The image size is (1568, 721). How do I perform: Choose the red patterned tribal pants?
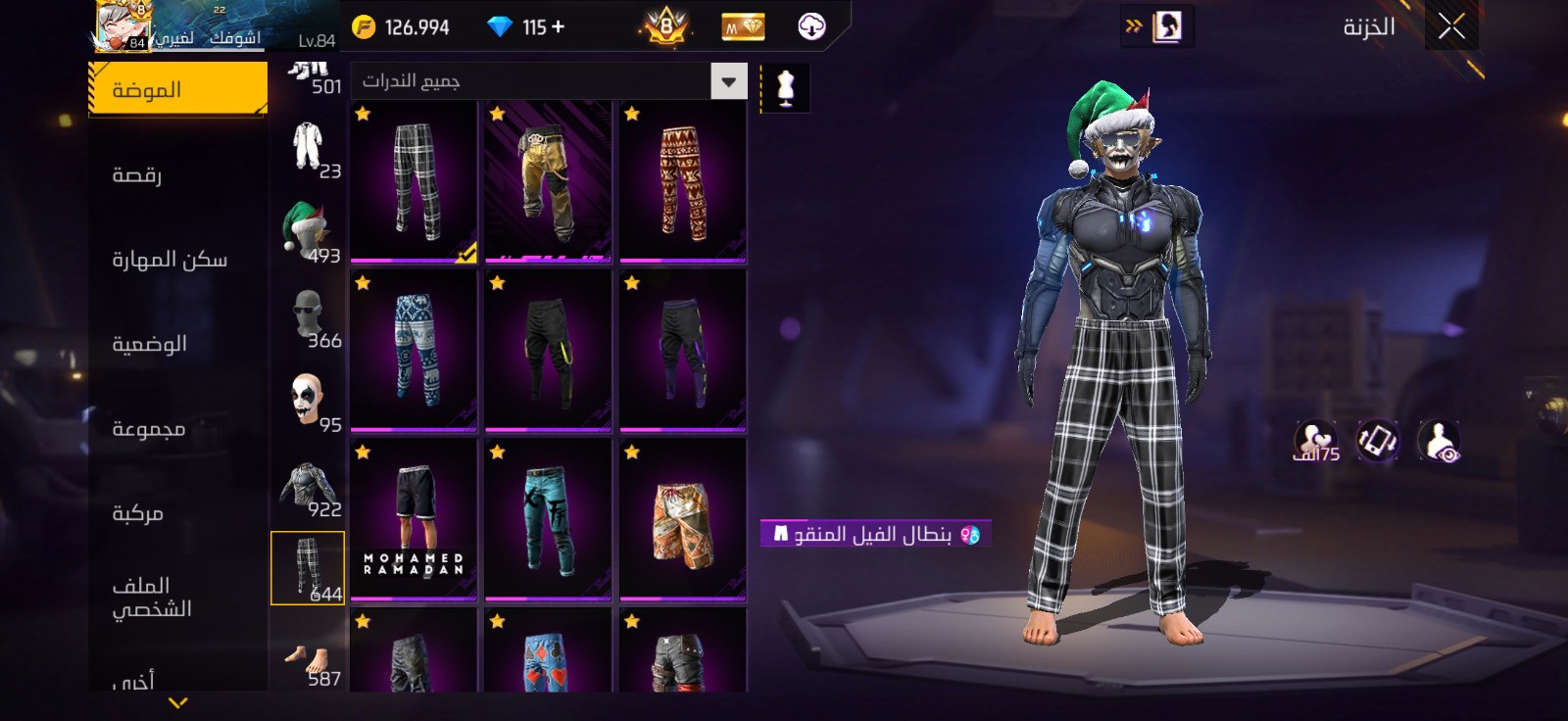tap(682, 182)
